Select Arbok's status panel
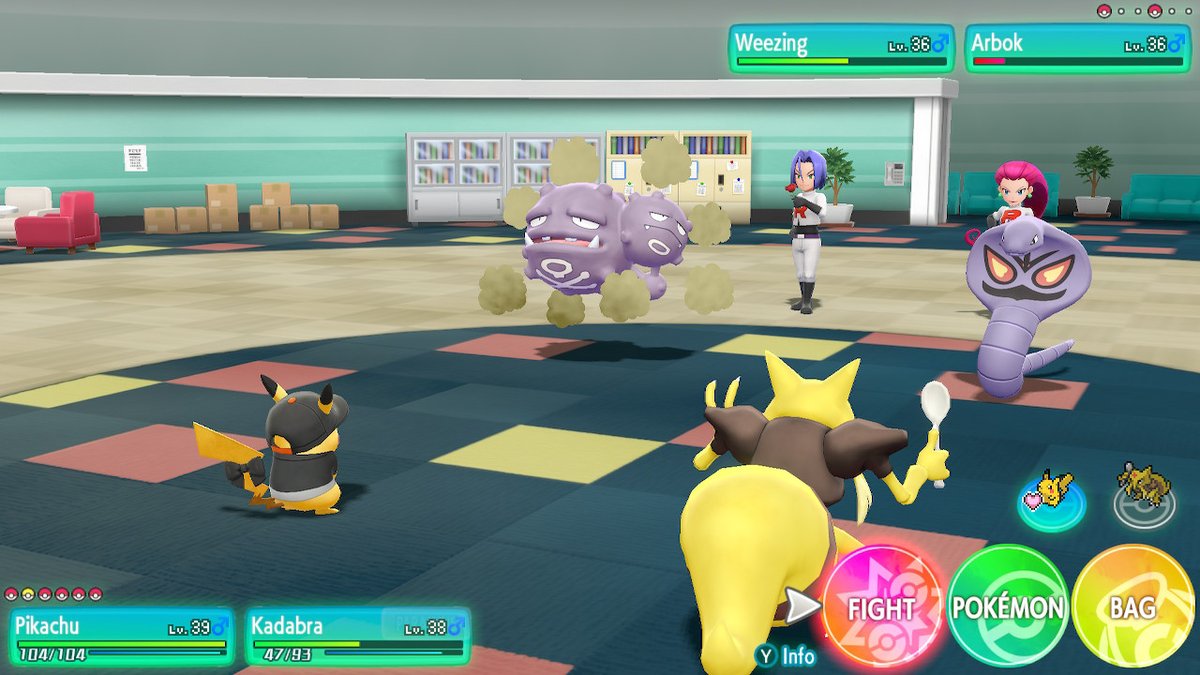Screen dimensions: 1200x675 click(1077, 48)
